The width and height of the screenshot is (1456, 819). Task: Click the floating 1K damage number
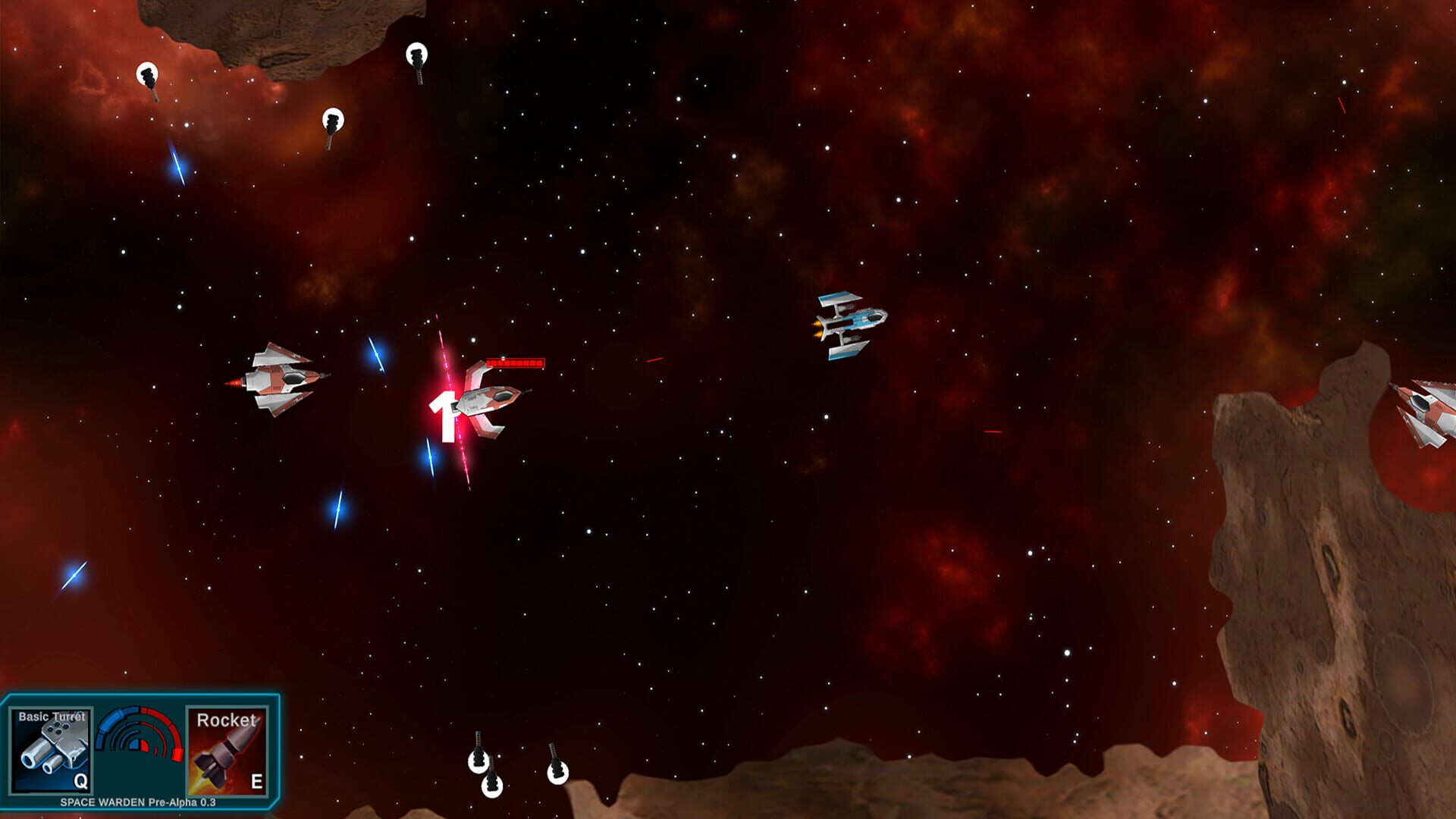(447, 413)
